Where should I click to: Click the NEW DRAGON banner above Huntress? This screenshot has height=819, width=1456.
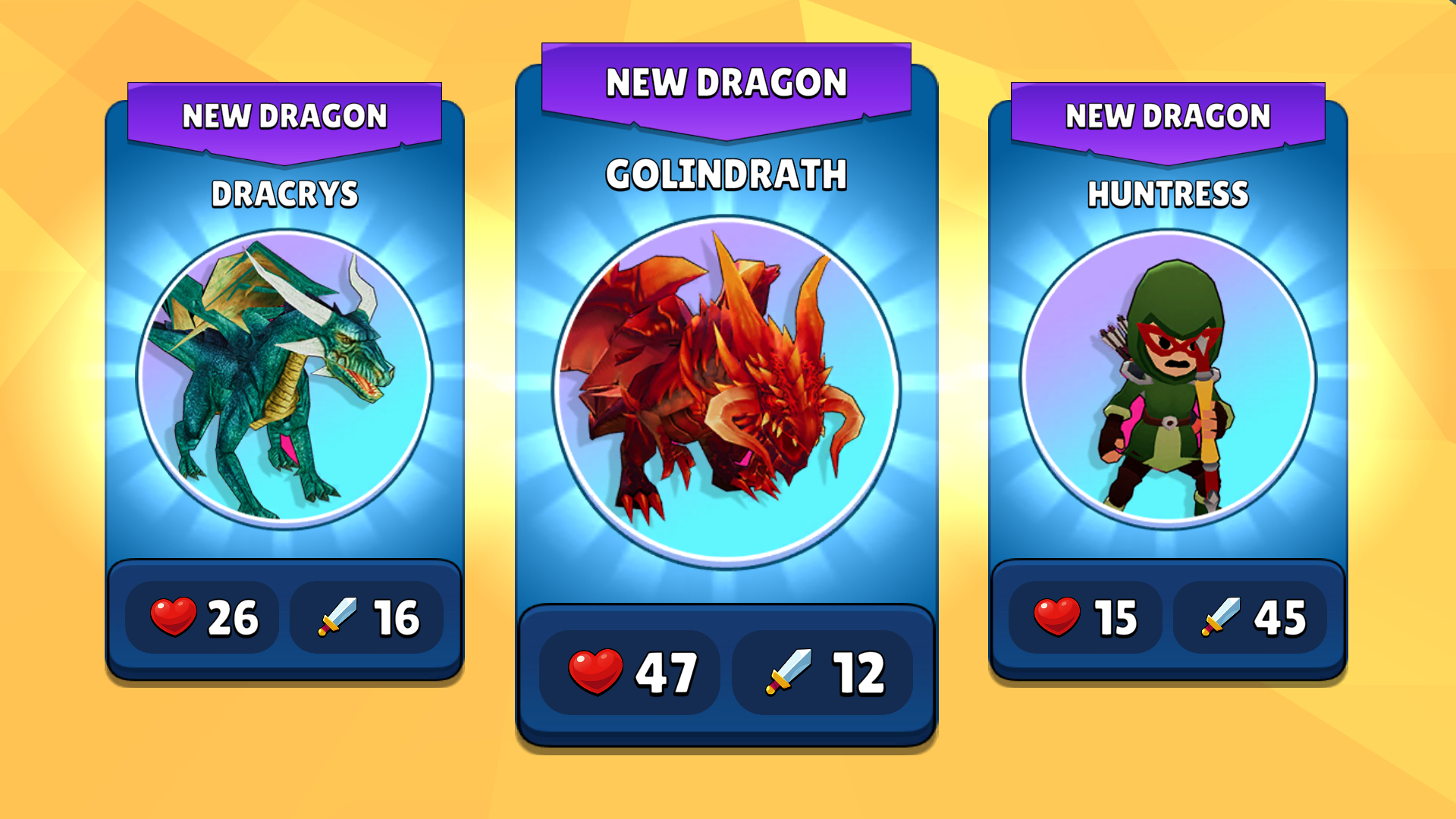tap(1166, 115)
